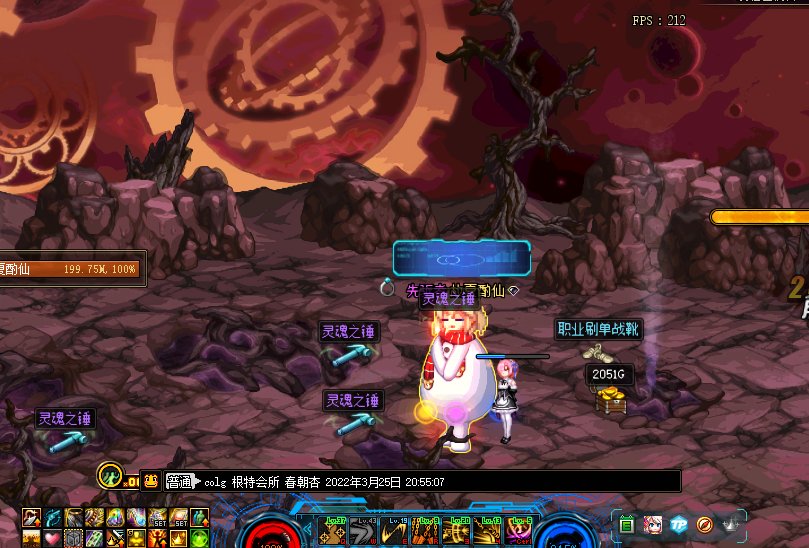Activate the Lv.37 crosshair skill slot
The image size is (809, 548).
[330, 532]
